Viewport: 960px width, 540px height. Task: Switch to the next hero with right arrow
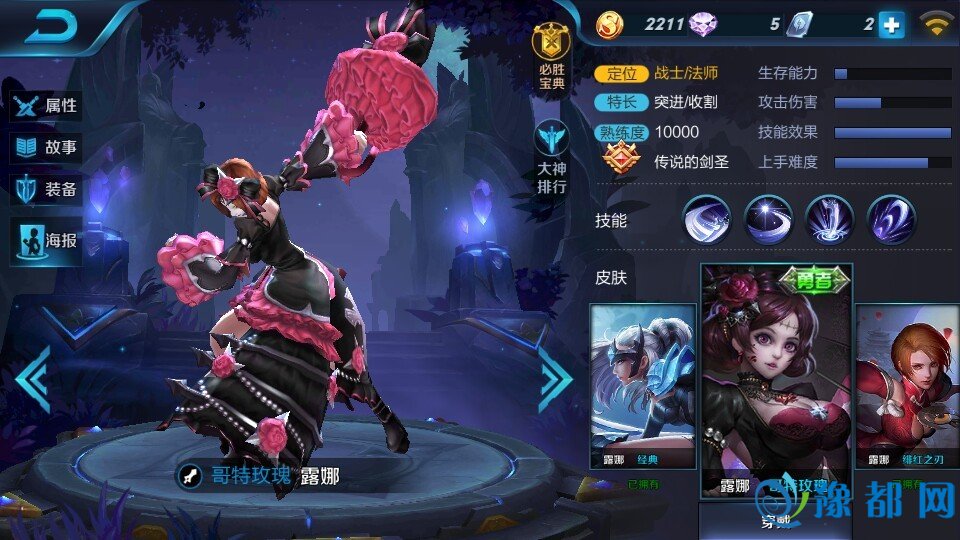pos(555,379)
